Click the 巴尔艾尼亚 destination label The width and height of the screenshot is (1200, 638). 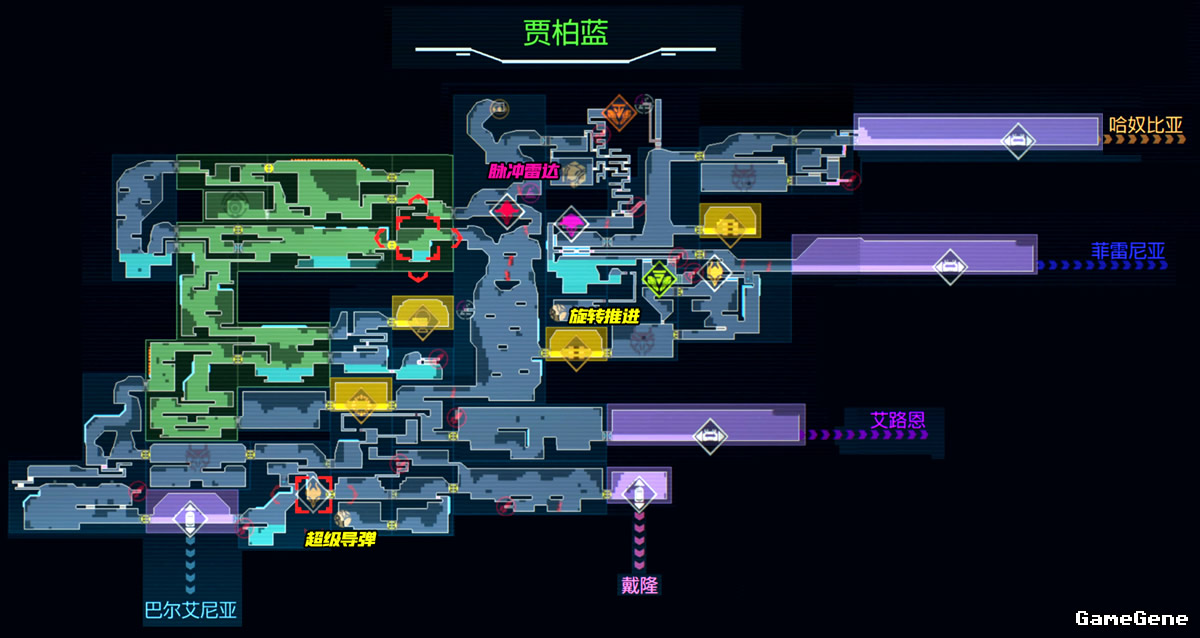tap(191, 611)
